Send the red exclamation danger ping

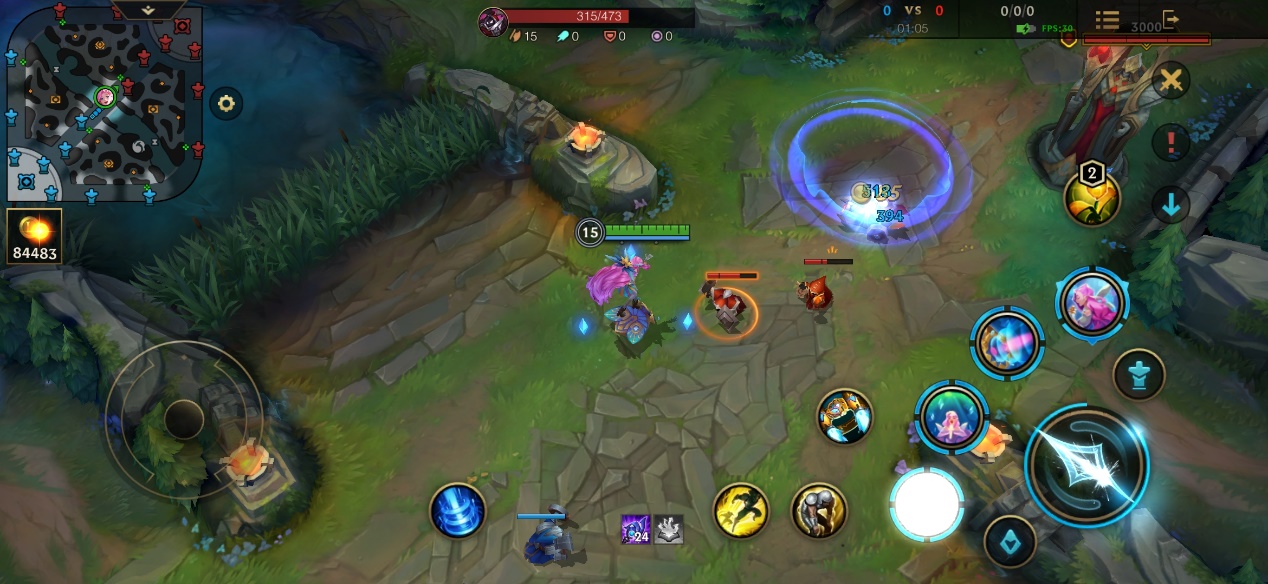coord(1170,143)
